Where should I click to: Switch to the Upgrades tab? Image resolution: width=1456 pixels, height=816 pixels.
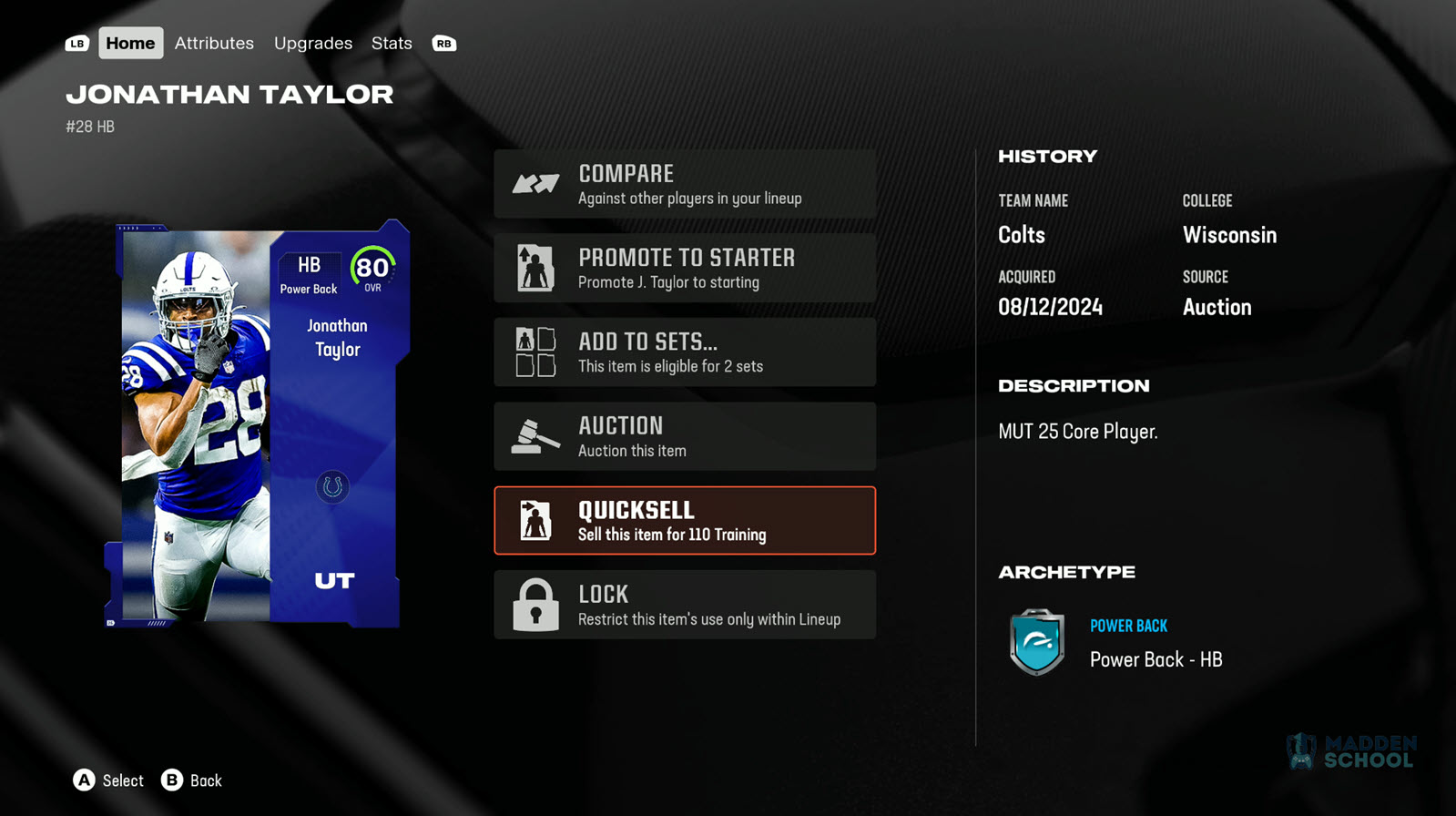pos(313,43)
